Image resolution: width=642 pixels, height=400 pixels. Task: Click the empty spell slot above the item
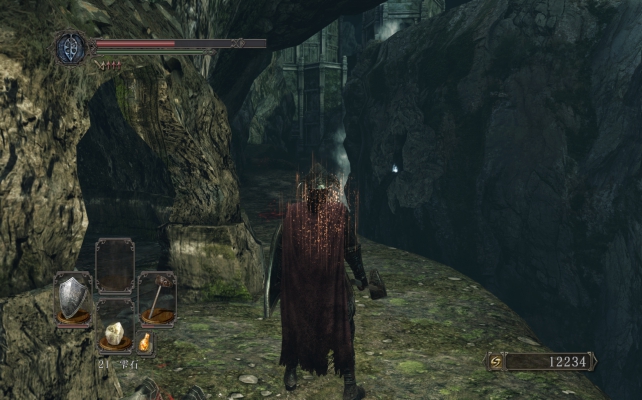(114, 267)
